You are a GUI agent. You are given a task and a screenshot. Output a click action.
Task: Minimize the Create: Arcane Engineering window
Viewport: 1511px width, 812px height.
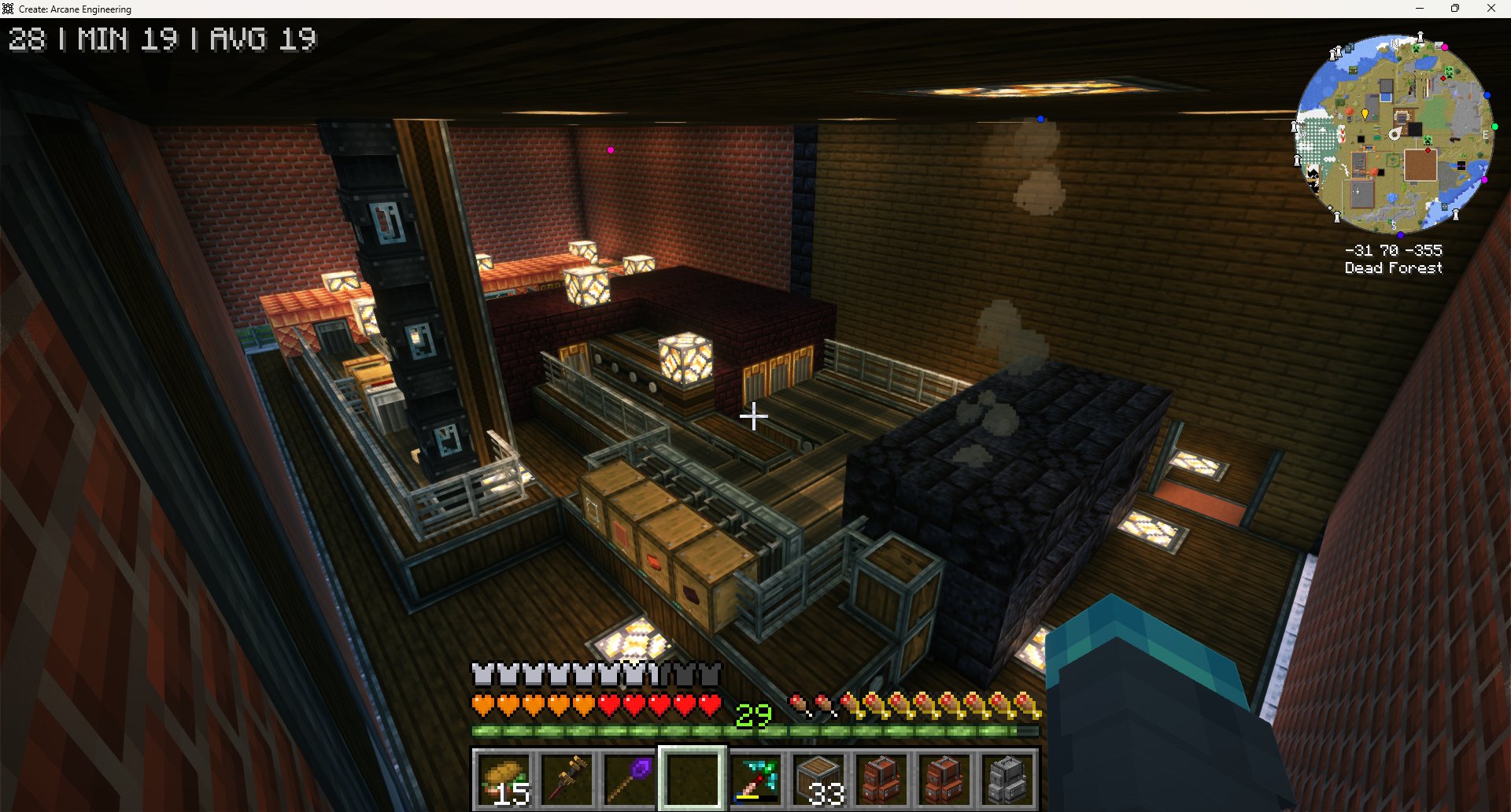point(1420,9)
